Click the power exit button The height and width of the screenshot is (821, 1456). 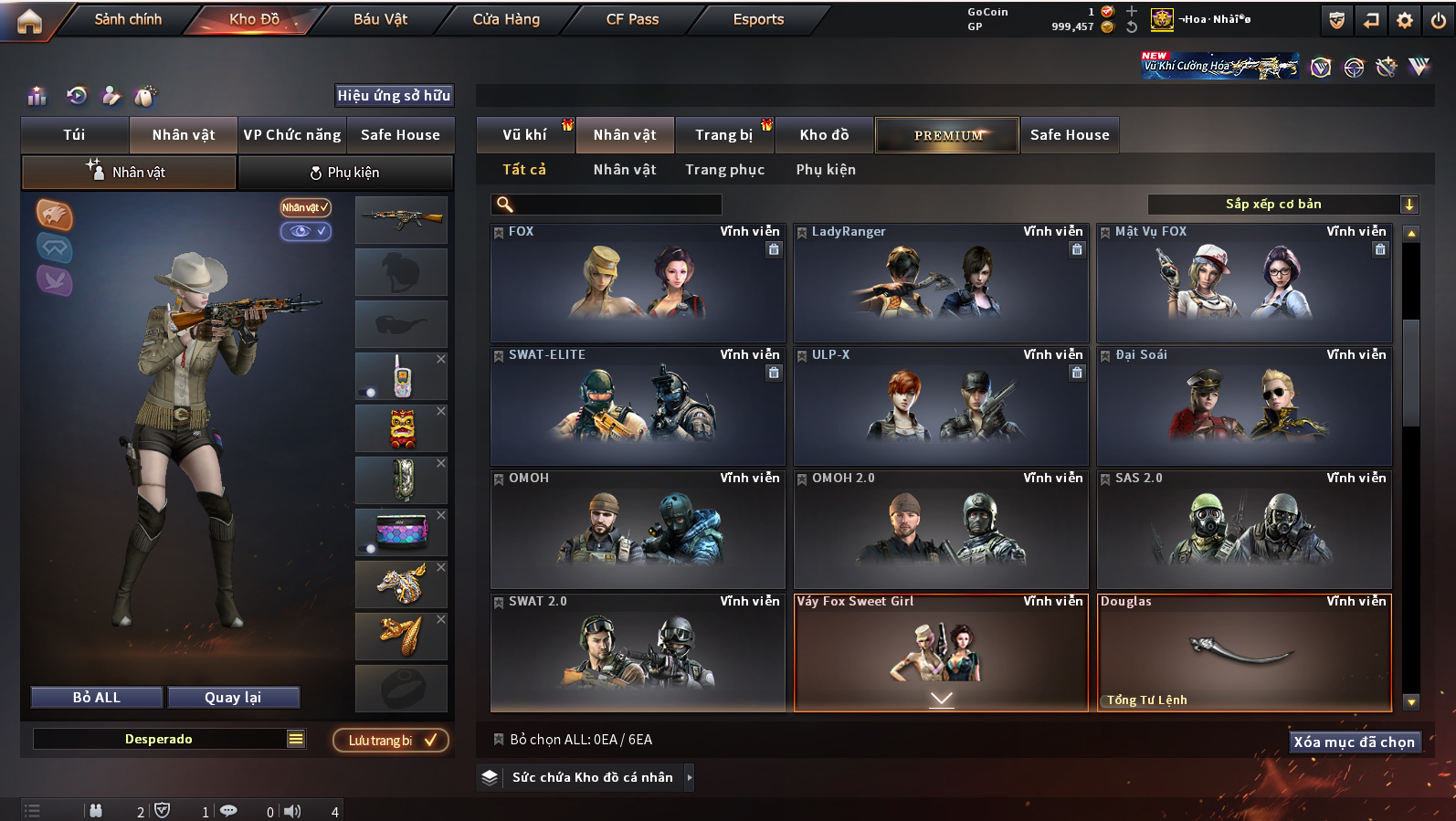[x=1438, y=20]
